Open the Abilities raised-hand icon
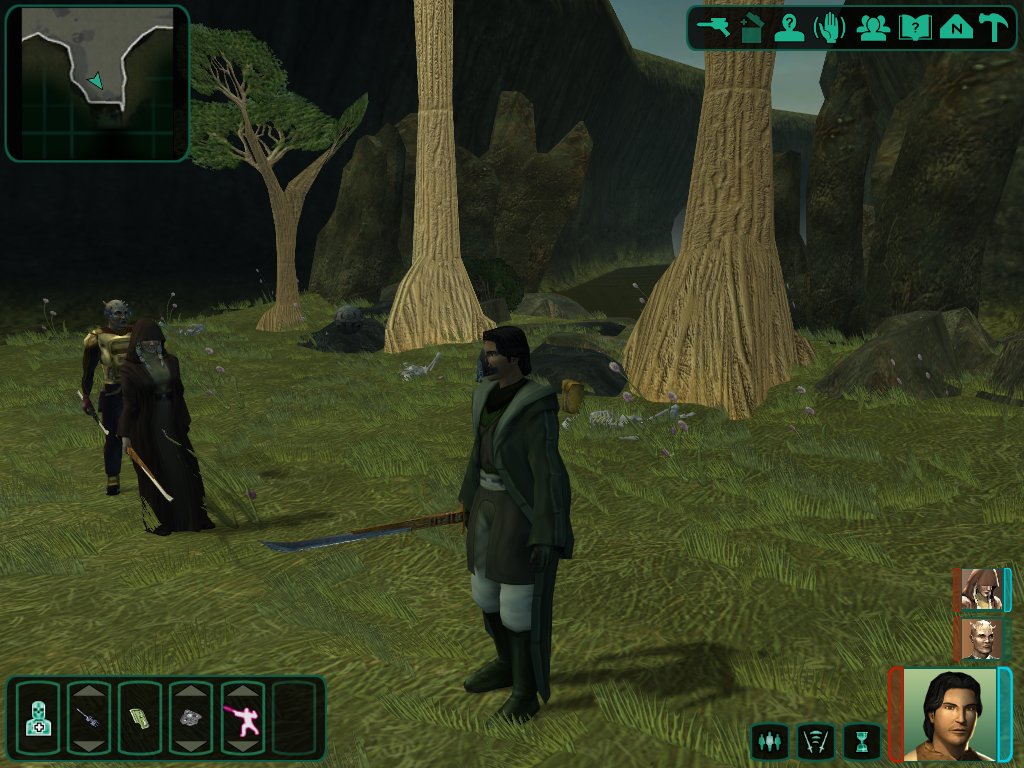Viewport: 1024px width, 768px height. (830, 27)
